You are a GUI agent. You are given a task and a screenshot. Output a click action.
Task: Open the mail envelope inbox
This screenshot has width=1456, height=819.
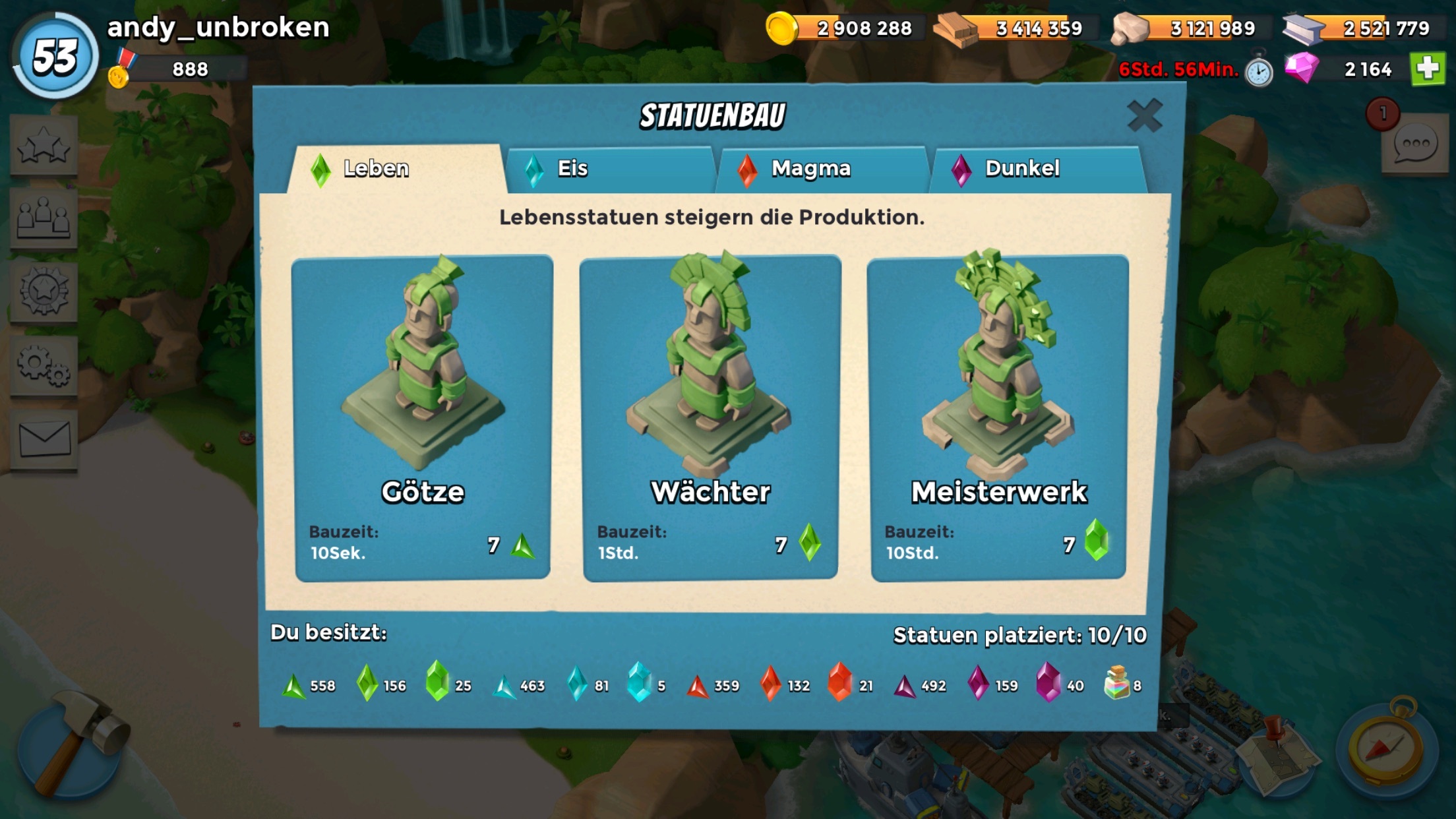(x=44, y=439)
